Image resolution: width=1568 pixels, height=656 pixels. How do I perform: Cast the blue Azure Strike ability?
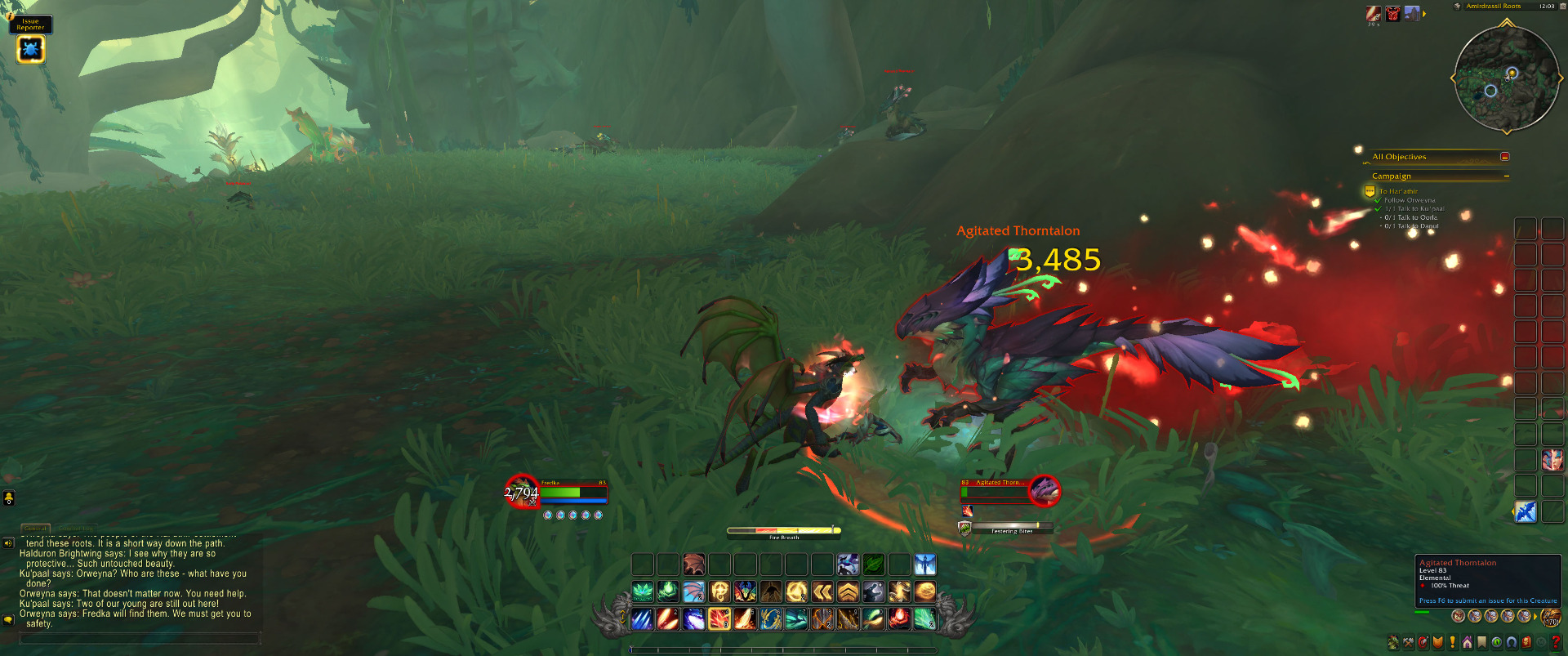click(643, 619)
